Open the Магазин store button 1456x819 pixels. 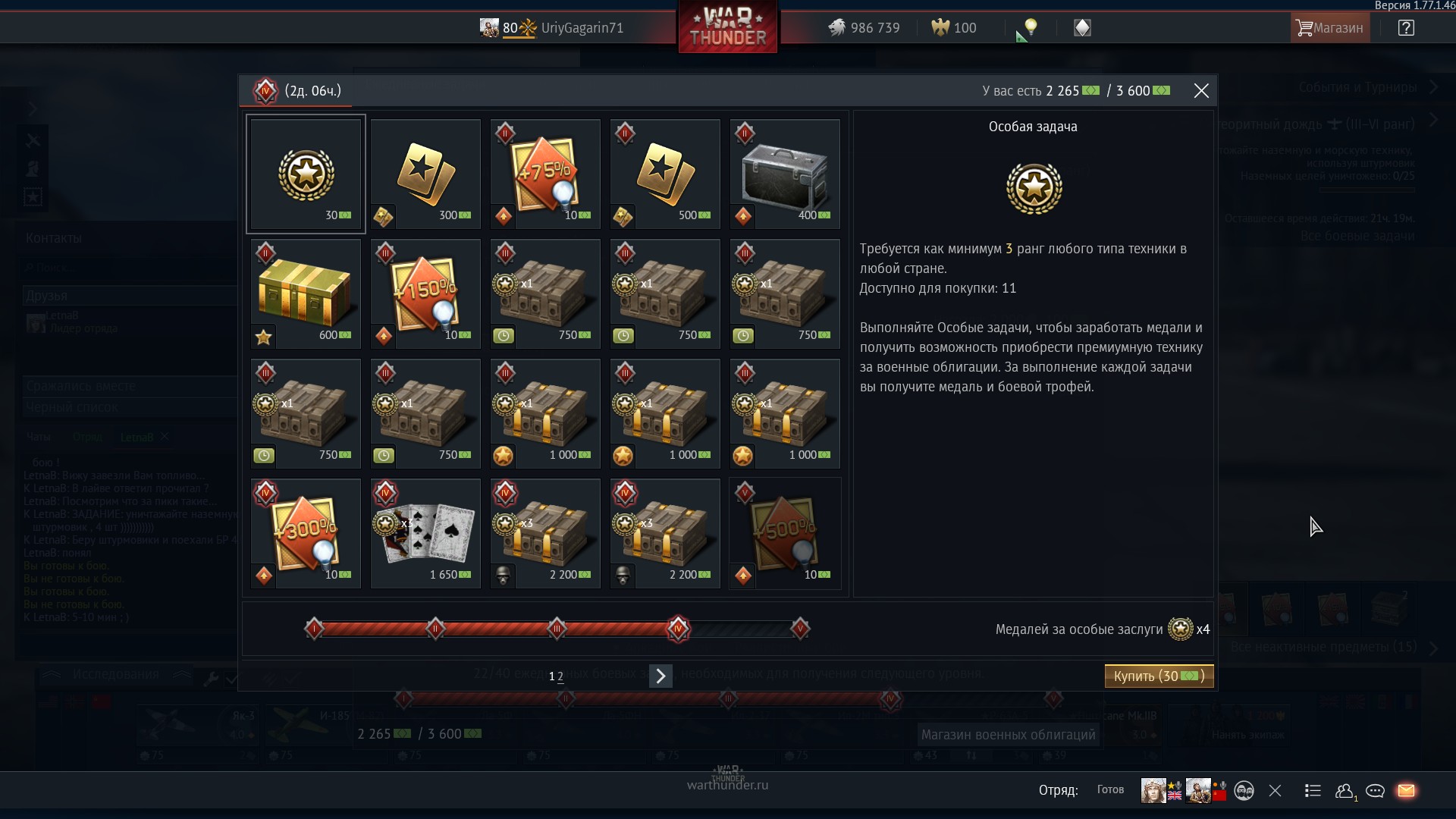coord(1330,28)
